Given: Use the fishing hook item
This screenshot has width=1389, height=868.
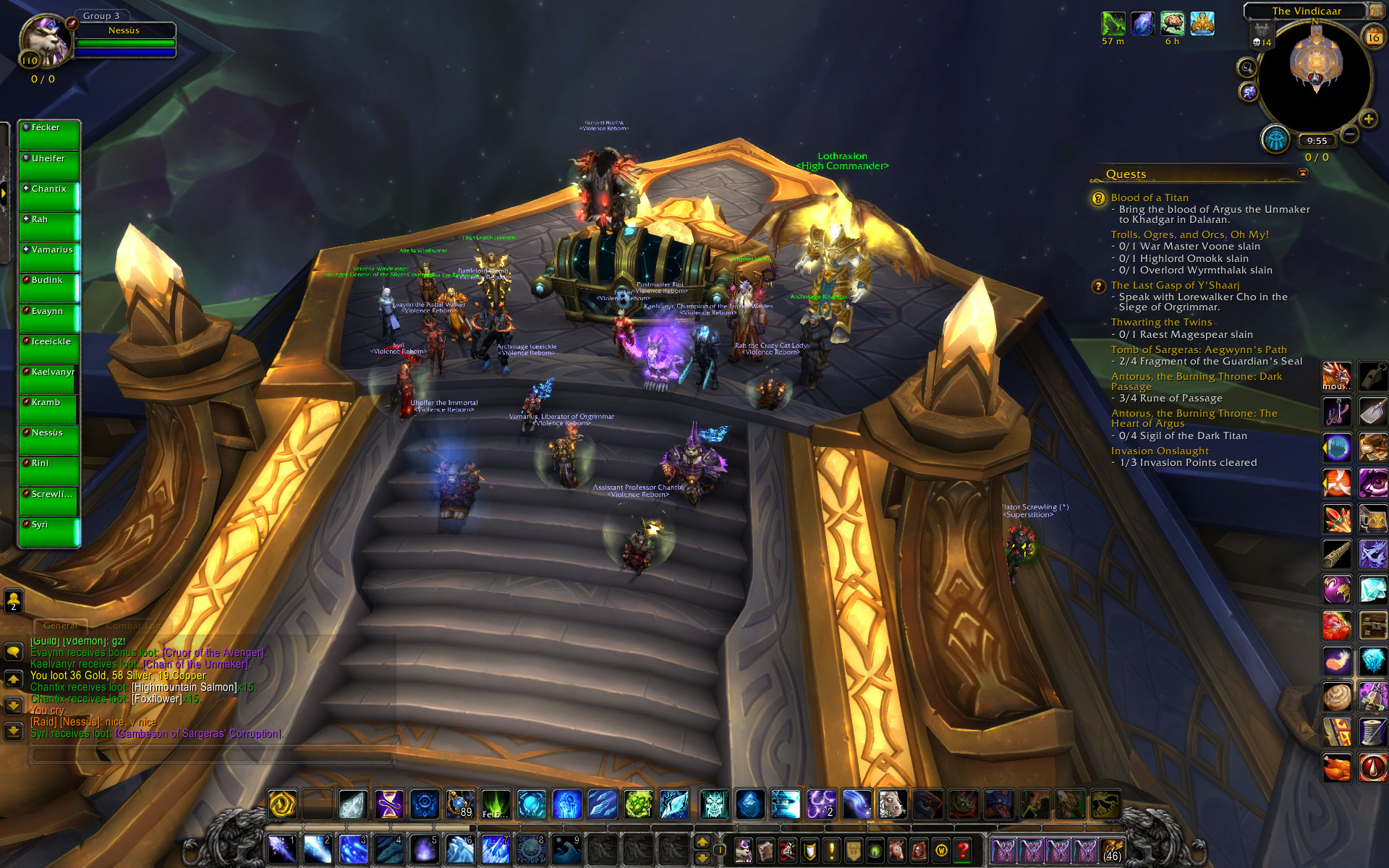Looking at the screenshot, I should pyautogui.click(x=1336, y=412).
